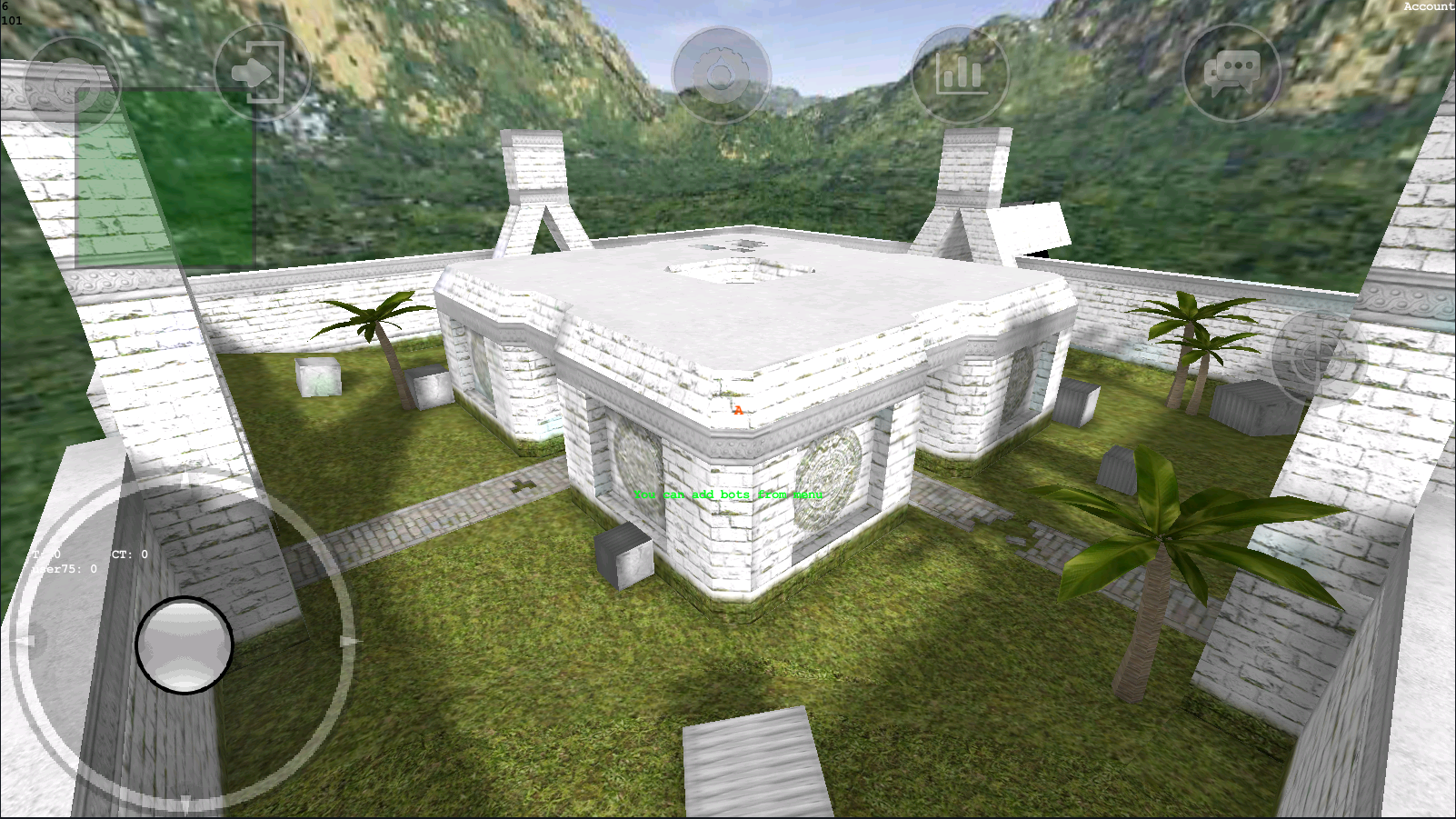Tap the exit door arrow icon
1456x819 pixels.
(x=261, y=73)
